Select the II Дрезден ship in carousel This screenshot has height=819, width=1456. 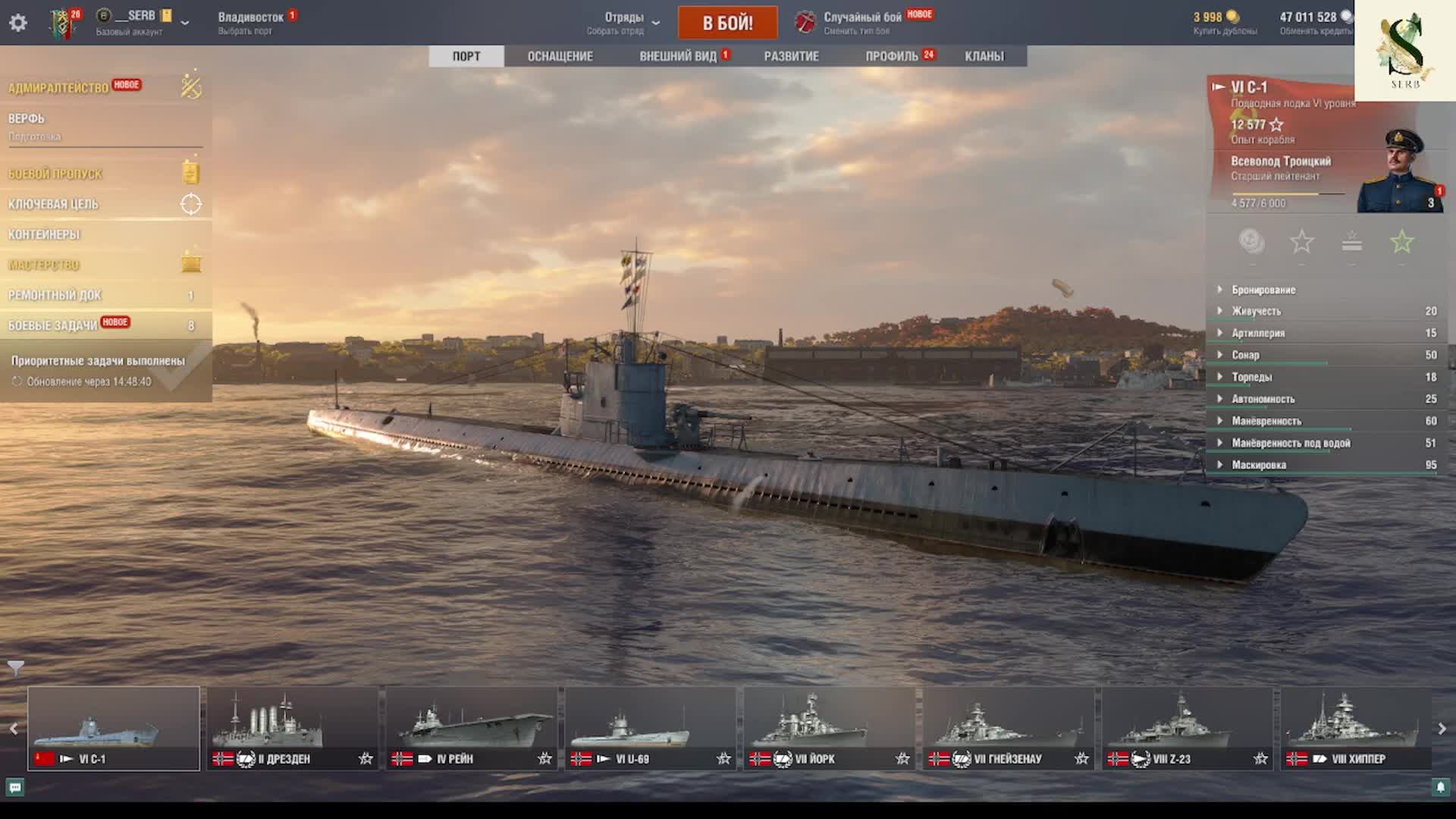tap(293, 728)
